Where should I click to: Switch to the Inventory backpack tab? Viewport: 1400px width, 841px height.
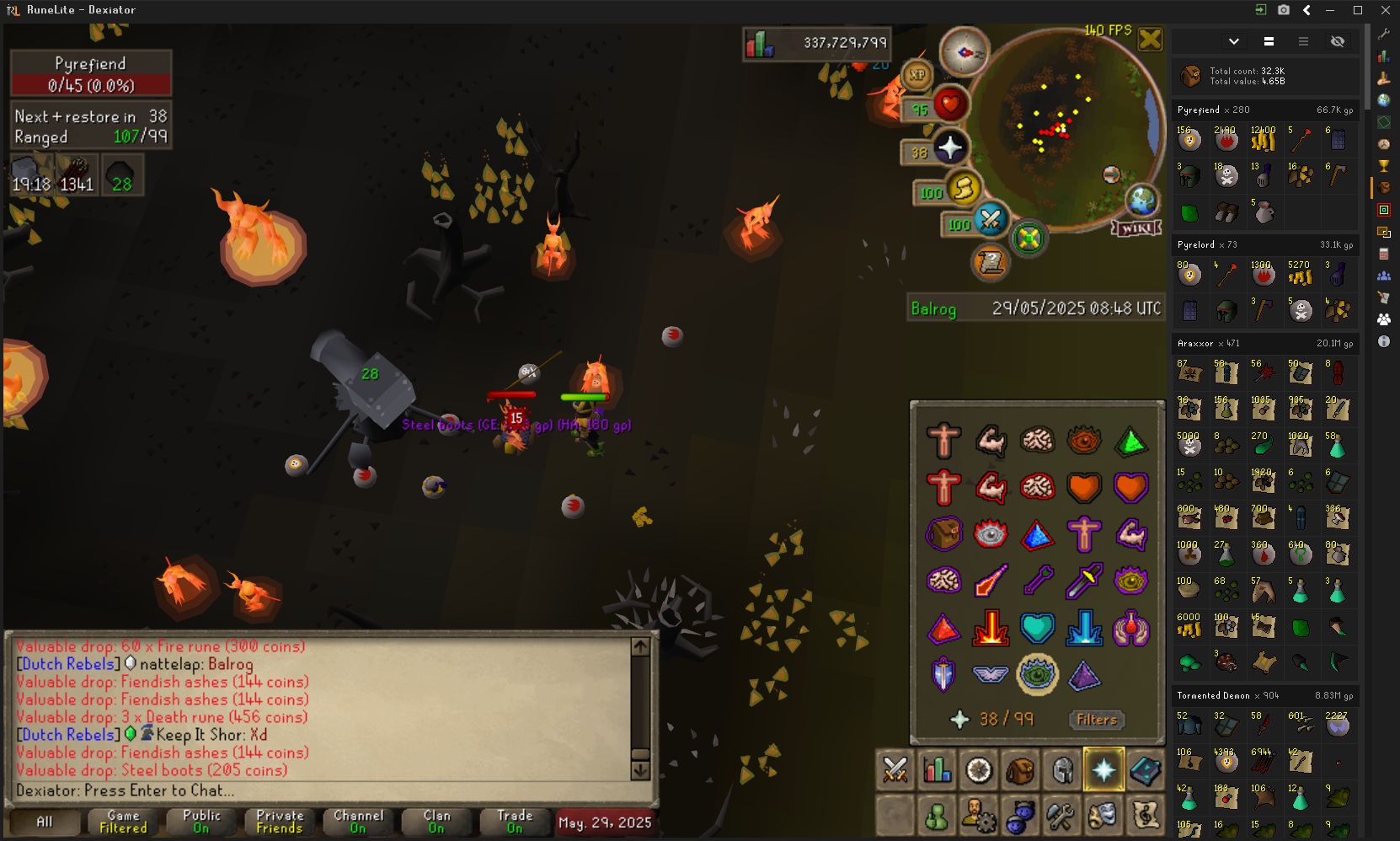(x=1020, y=770)
